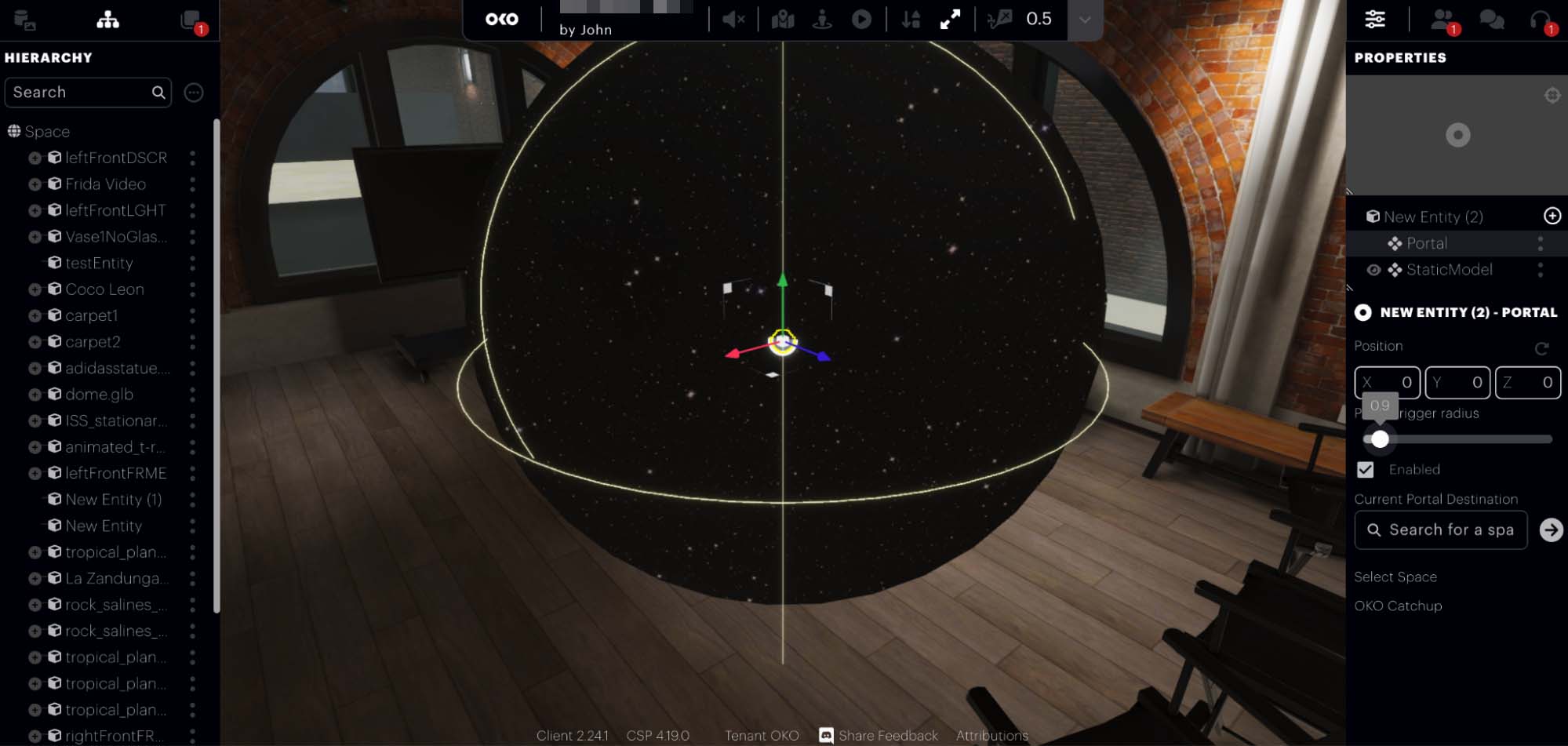Toggle fullscreen with the expand arrows
This screenshot has width=1568, height=746.
(950, 20)
